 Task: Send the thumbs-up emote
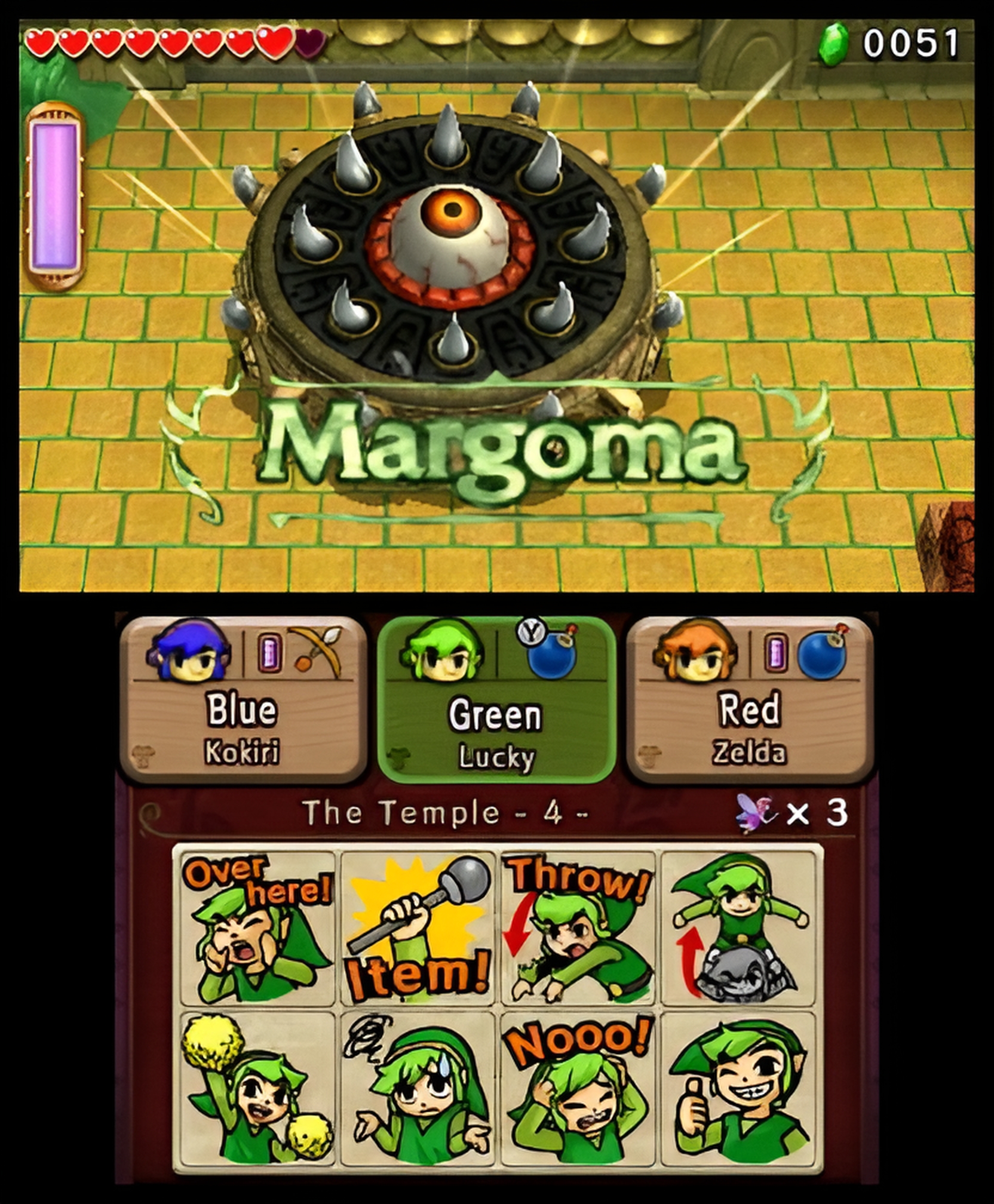point(738,1088)
